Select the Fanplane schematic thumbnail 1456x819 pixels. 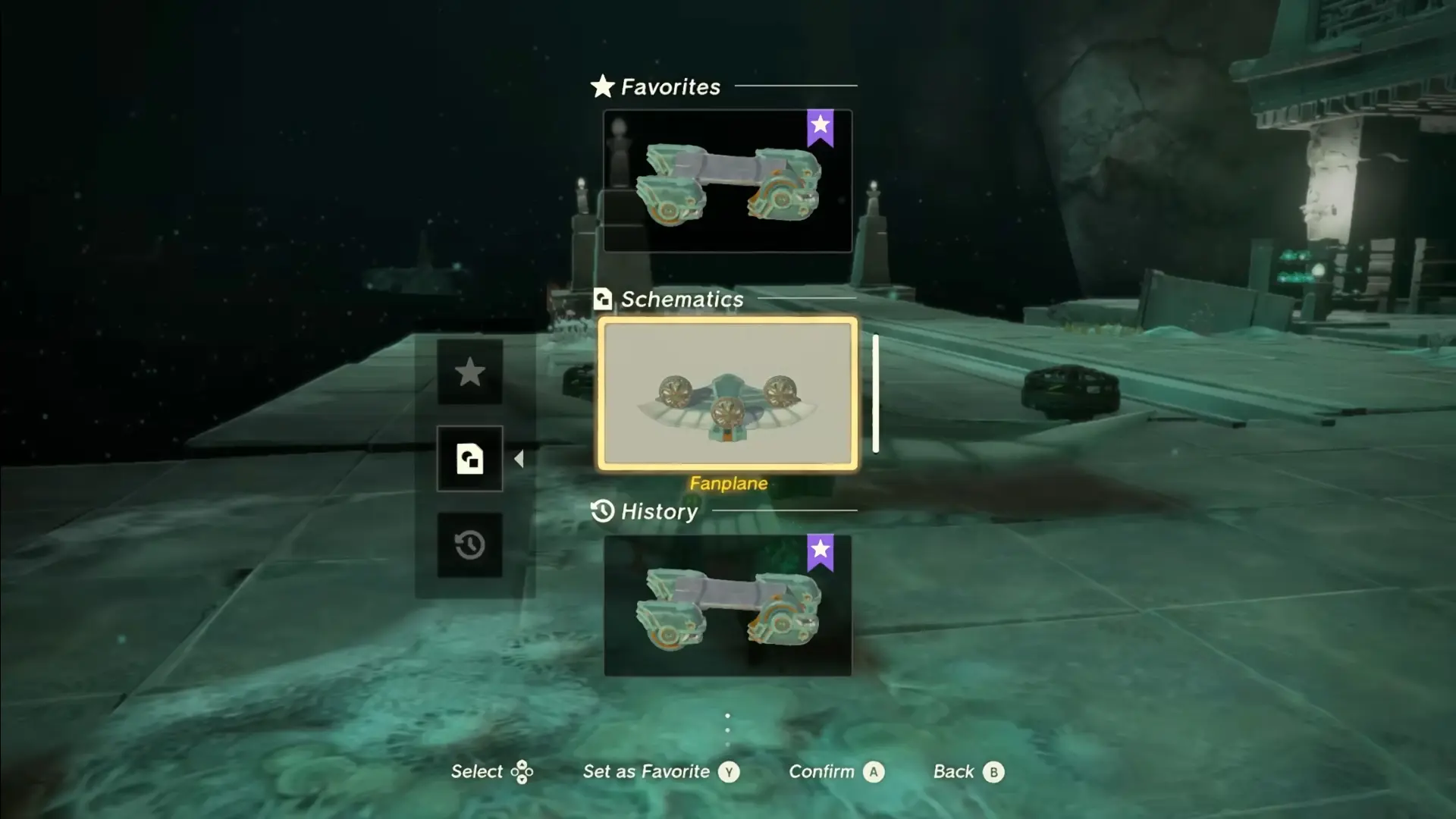726,392
